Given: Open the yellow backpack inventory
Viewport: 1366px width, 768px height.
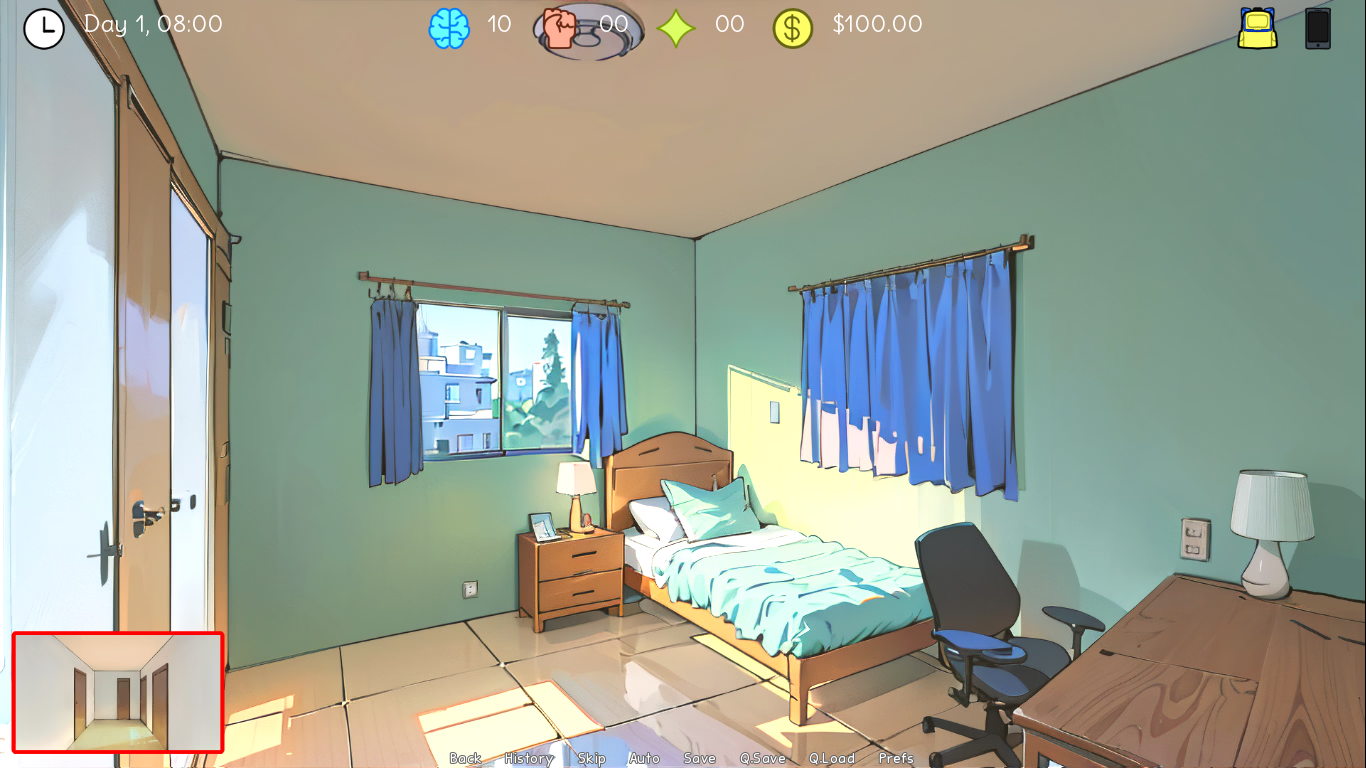Looking at the screenshot, I should pos(1257,28).
